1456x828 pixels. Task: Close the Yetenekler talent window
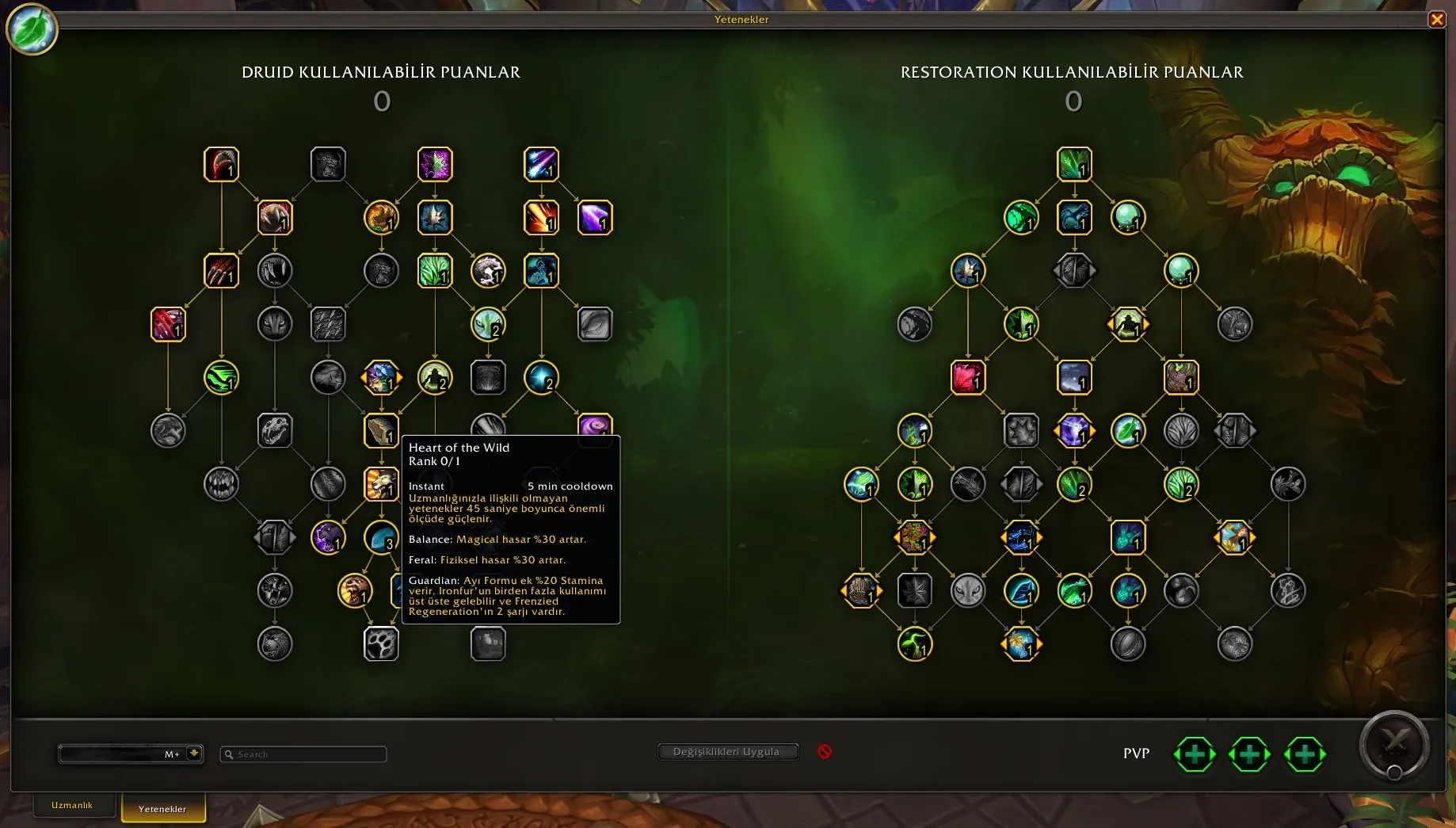click(1436, 20)
